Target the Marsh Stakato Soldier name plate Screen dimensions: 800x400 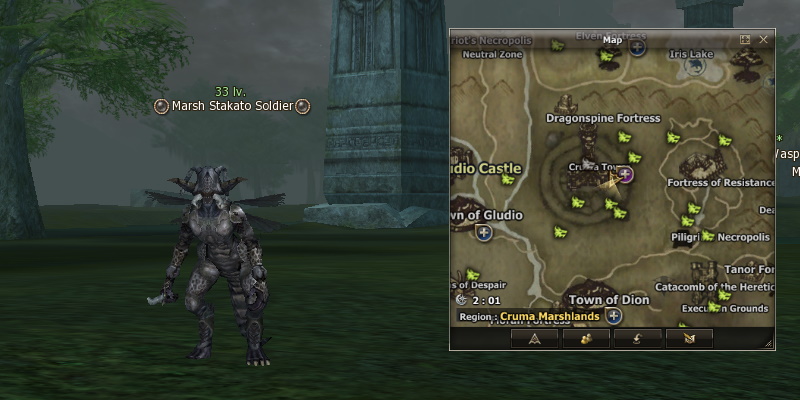tap(231, 106)
